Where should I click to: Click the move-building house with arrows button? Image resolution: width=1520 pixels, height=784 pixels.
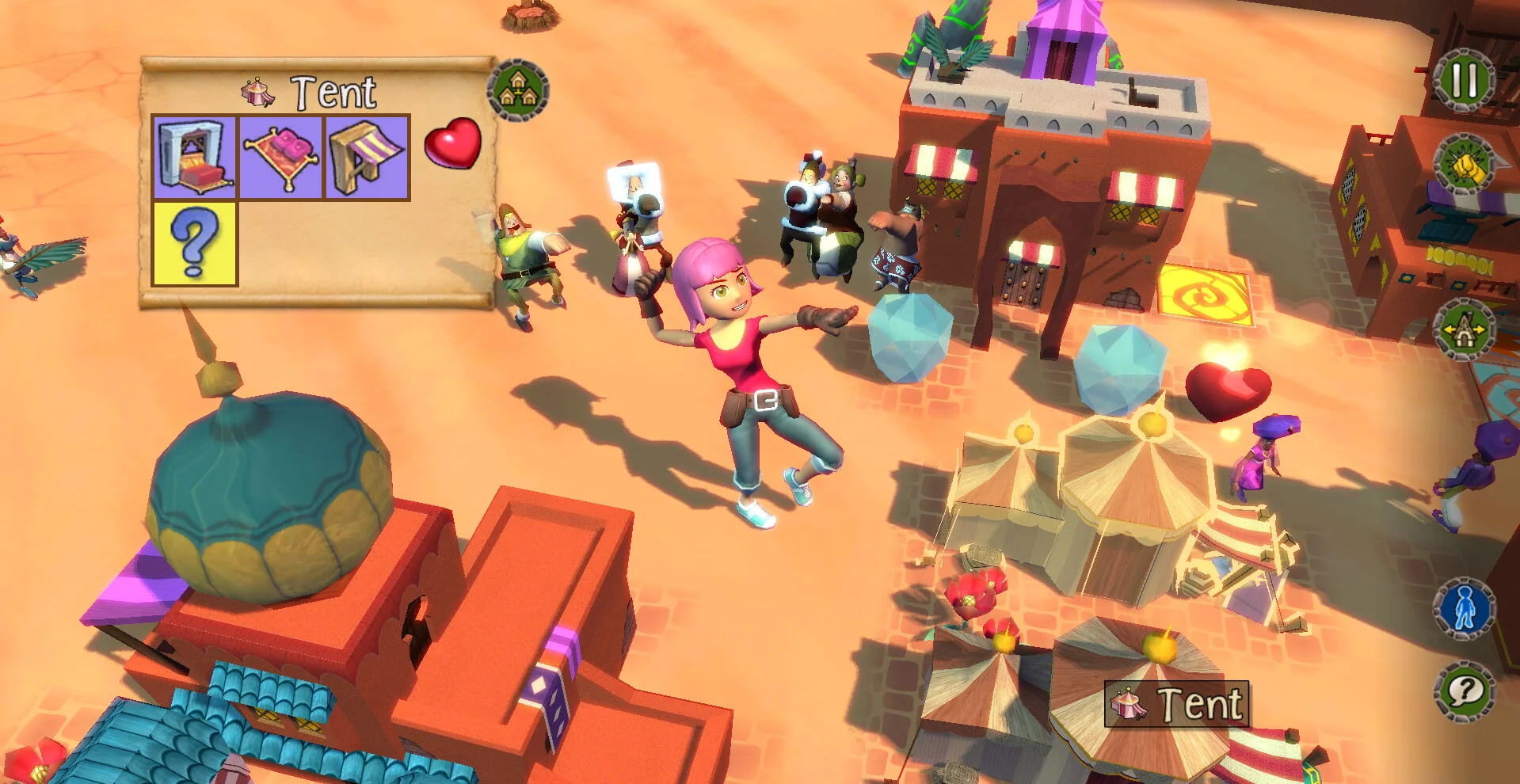click(x=1464, y=329)
